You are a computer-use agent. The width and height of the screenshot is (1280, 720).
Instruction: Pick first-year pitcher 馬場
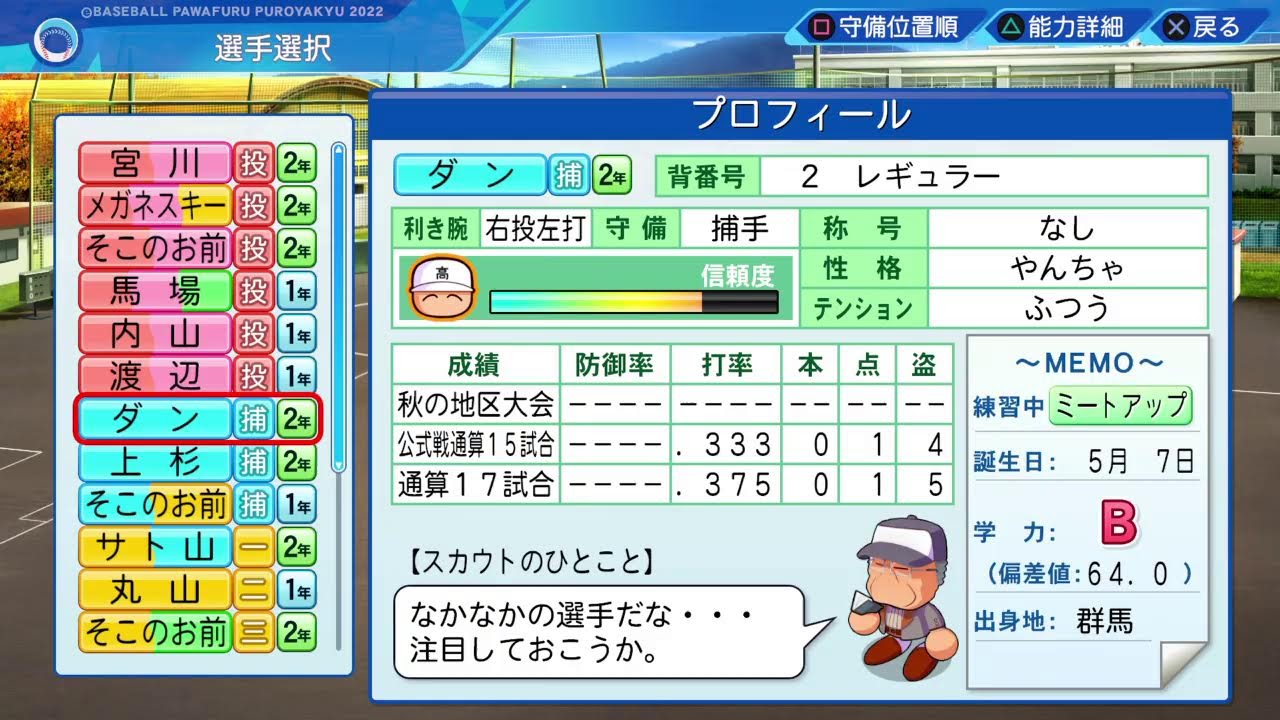coord(156,291)
